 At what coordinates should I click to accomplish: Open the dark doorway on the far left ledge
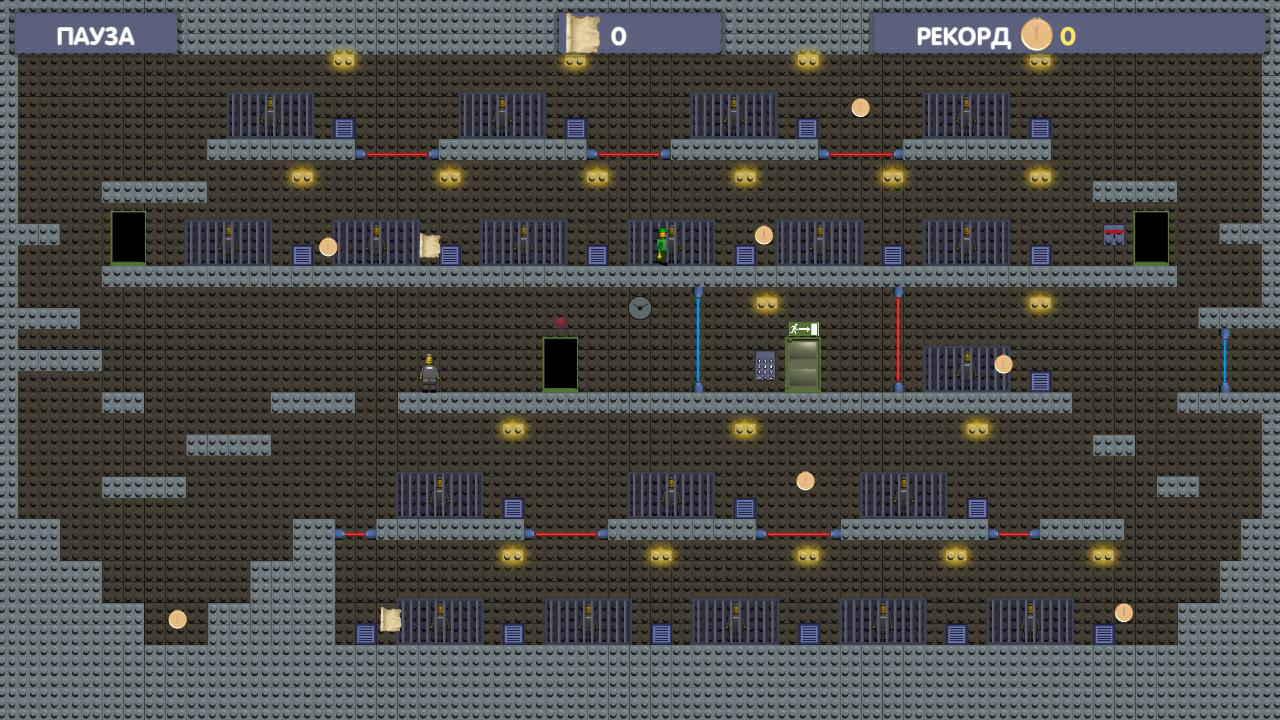128,238
